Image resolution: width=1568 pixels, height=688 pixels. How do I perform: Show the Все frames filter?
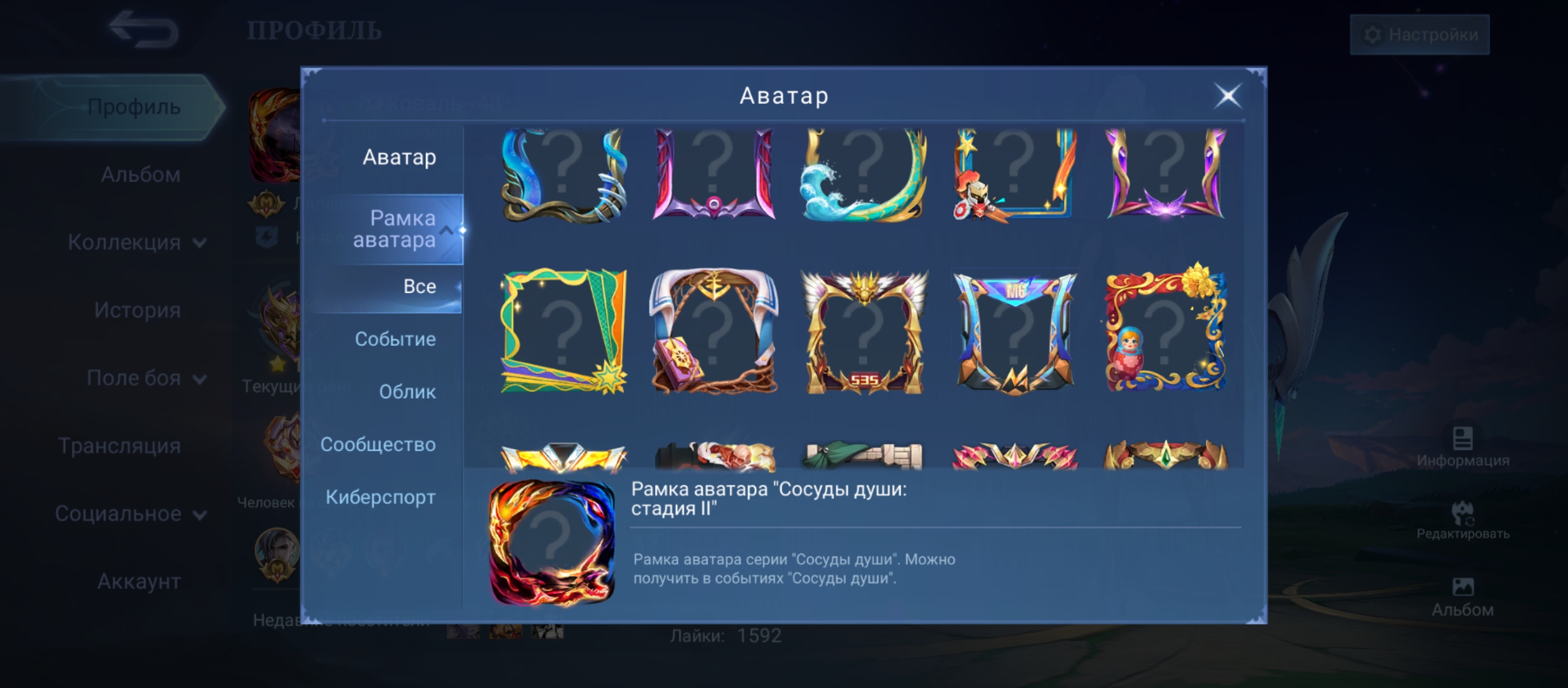click(419, 287)
